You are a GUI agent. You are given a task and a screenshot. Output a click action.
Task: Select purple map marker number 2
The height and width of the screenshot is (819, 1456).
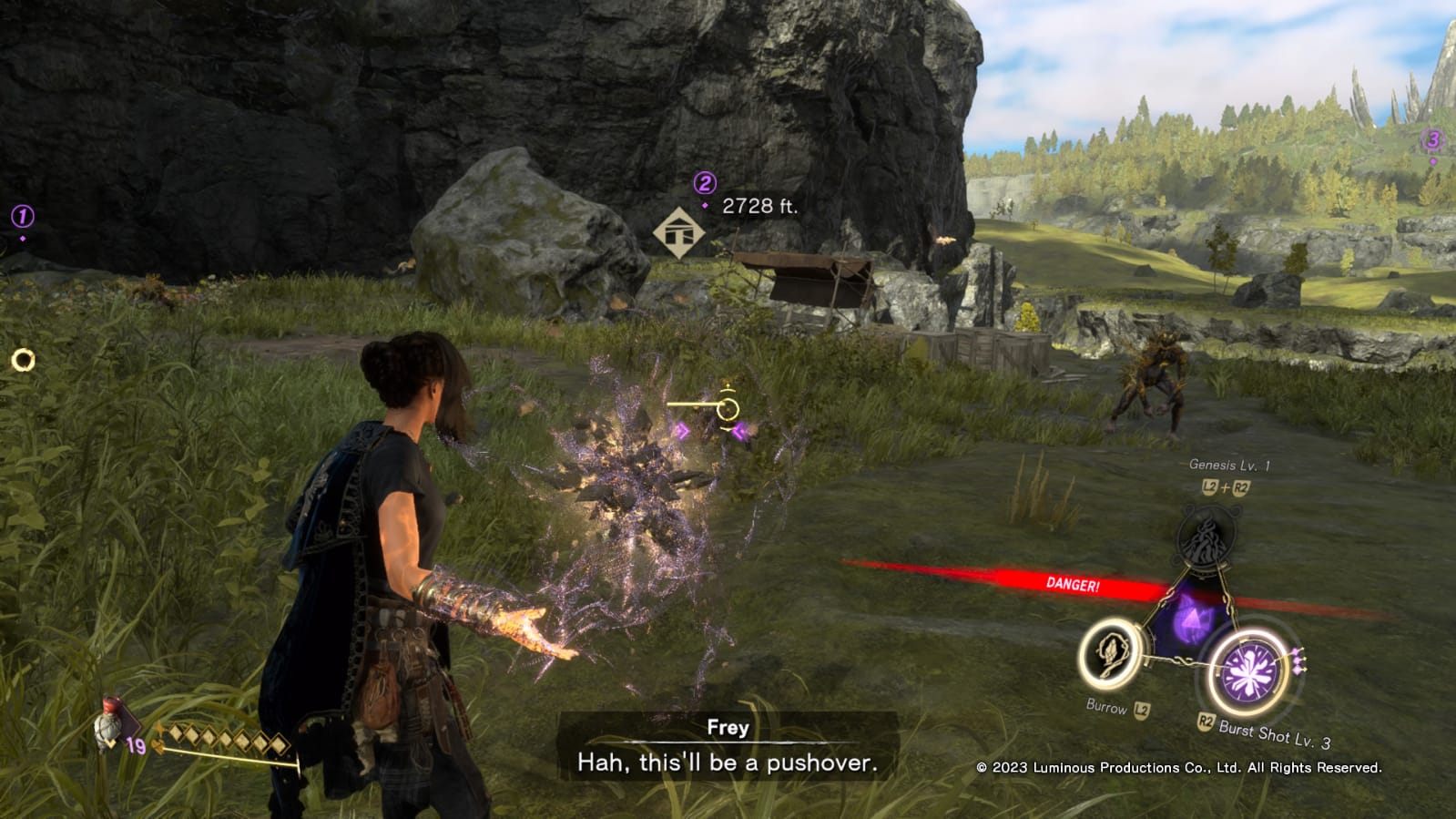point(705,183)
